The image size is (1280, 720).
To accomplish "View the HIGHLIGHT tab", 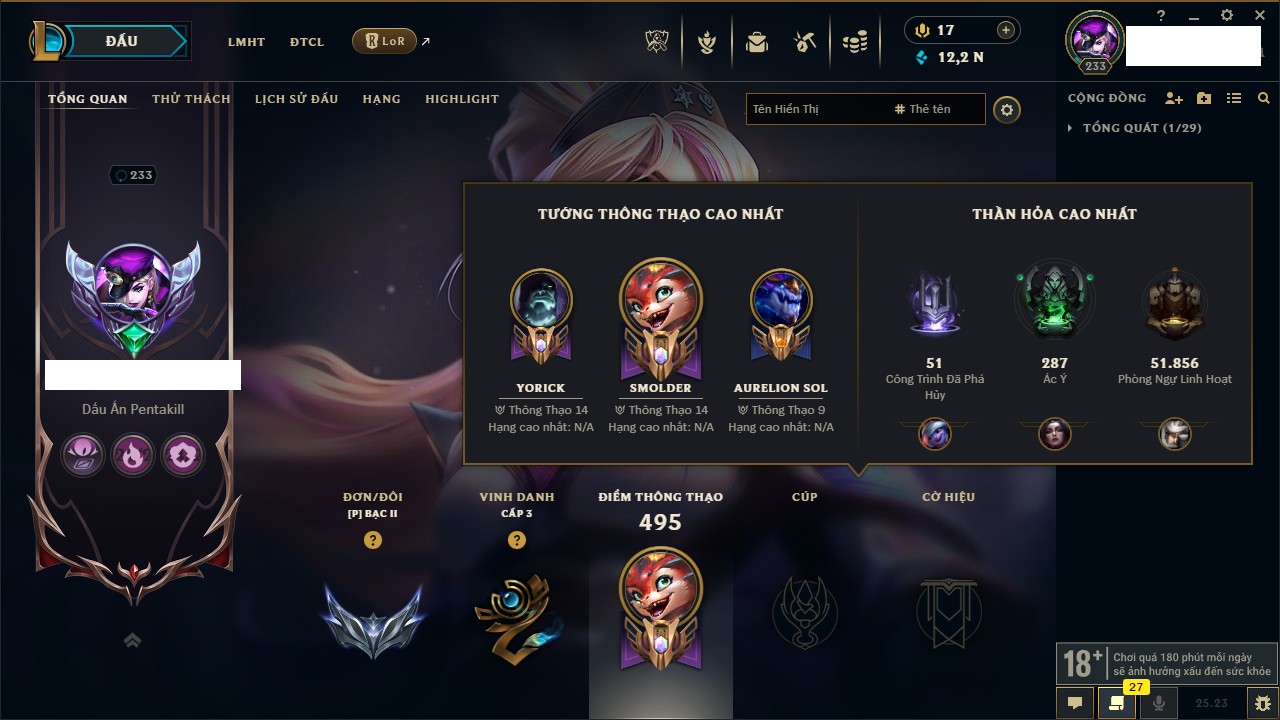I will (x=461, y=99).
